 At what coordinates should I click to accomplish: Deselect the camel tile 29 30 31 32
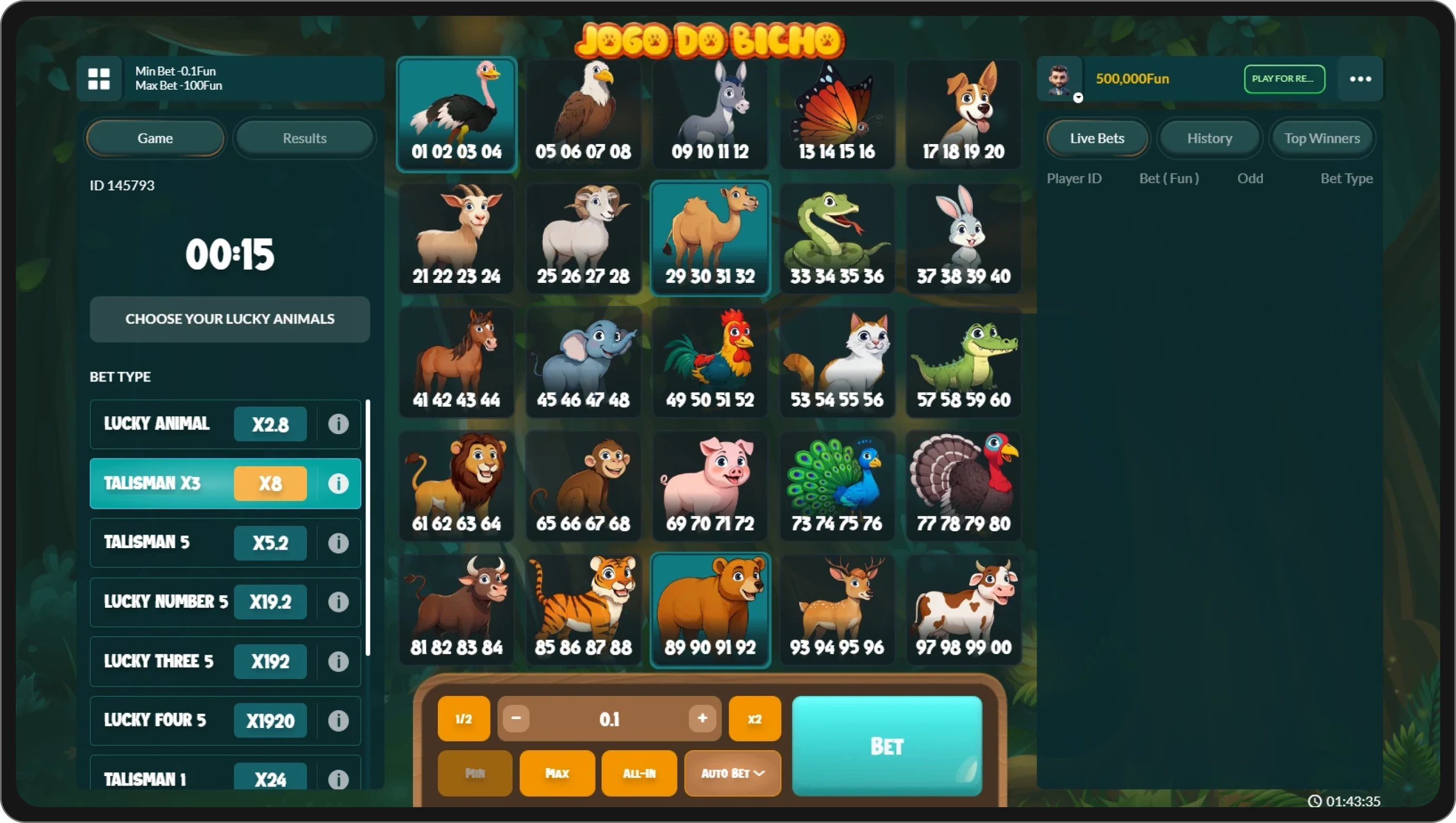pos(710,237)
